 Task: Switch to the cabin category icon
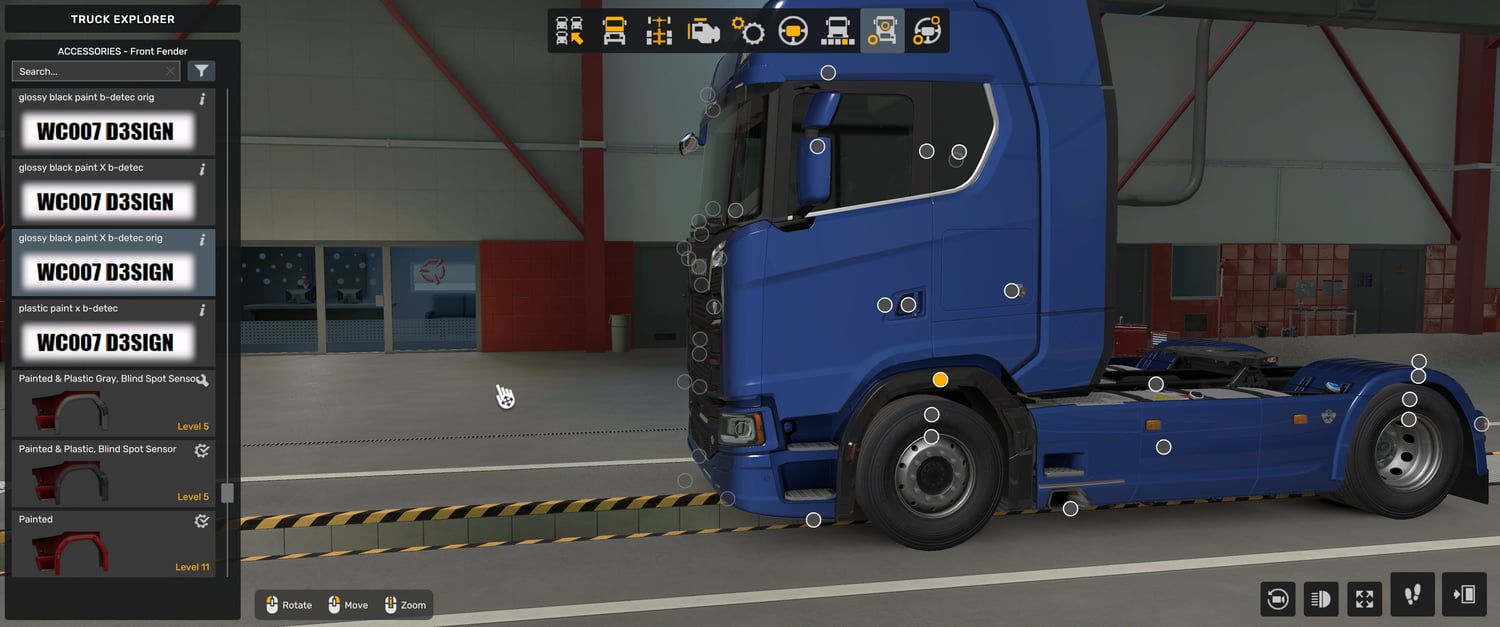pyautogui.click(x=614, y=31)
